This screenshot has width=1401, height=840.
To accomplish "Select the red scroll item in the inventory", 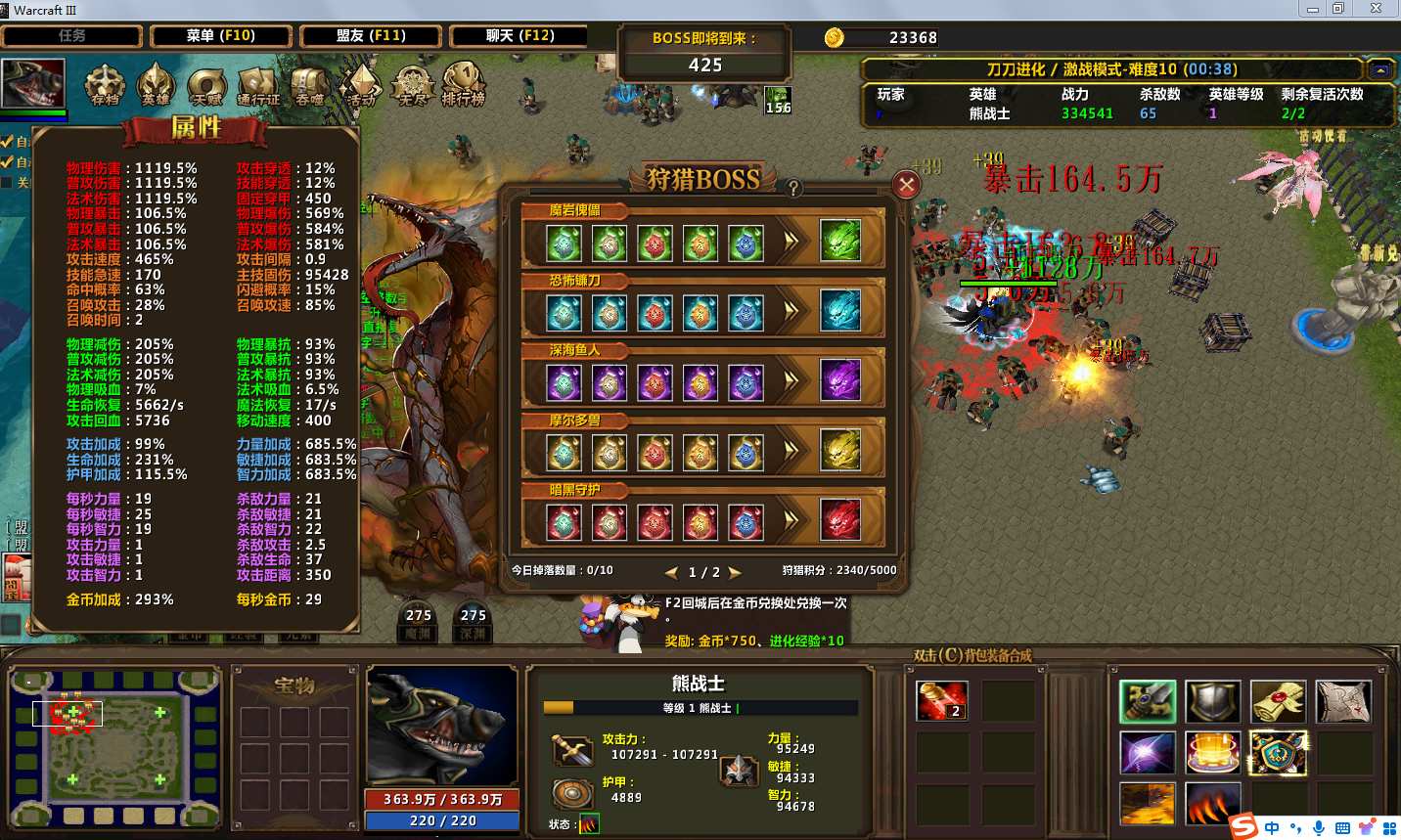I will coord(942,700).
